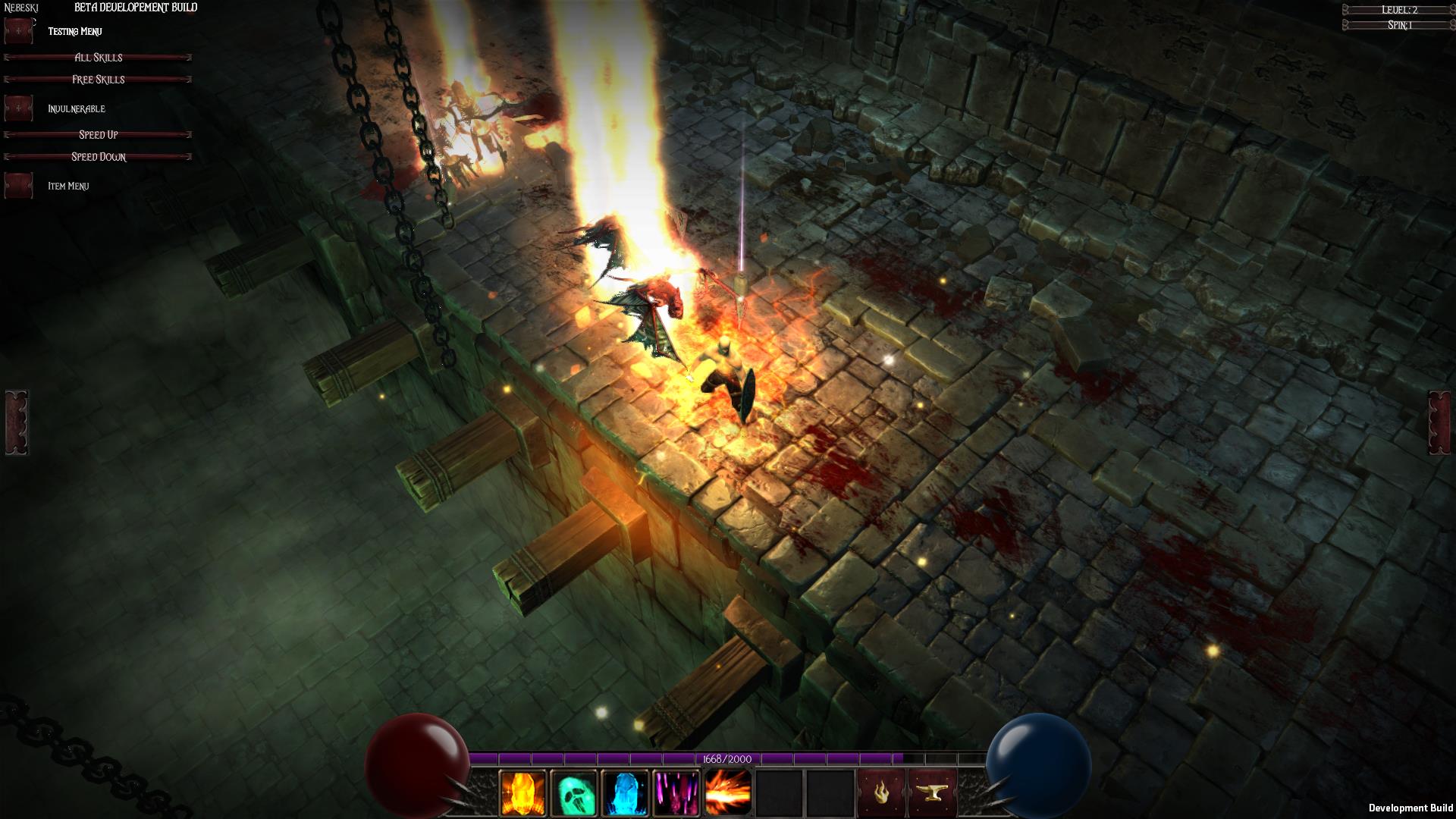Select the Spin: 1 button
This screenshot has height=819, width=1456.
coord(1399,25)
